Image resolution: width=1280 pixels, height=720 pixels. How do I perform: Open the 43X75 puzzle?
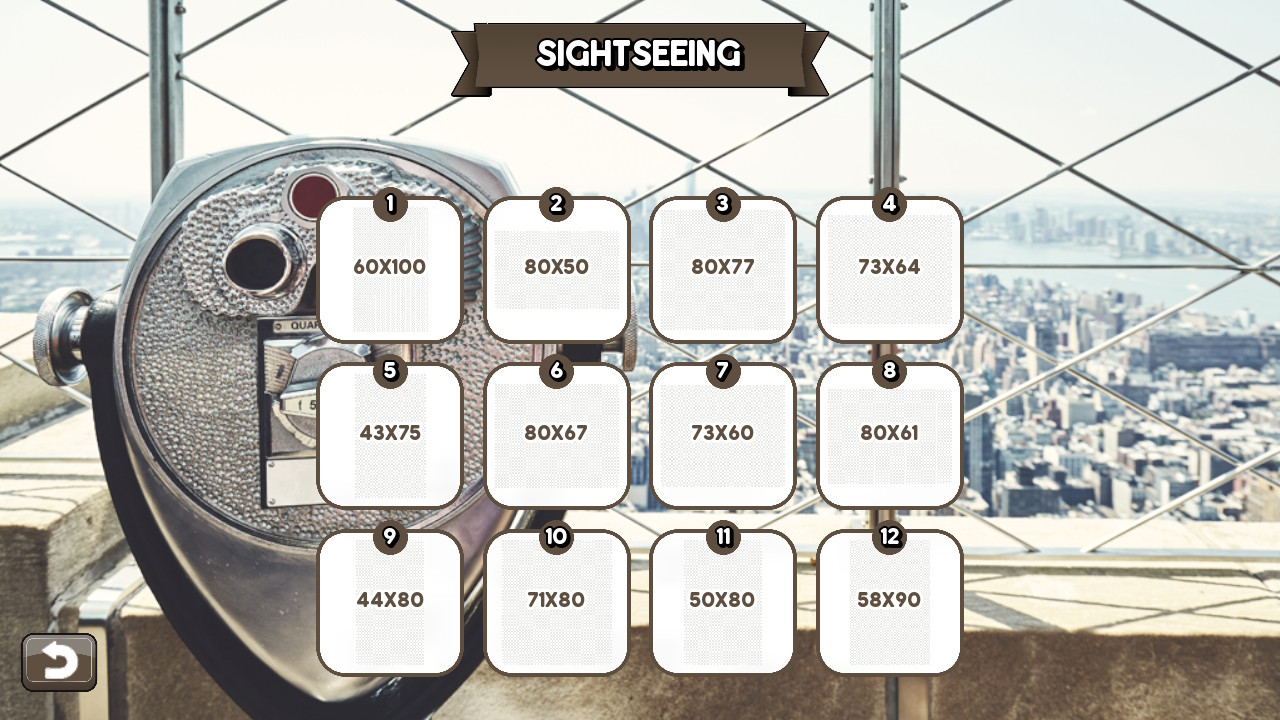pyautogui.click(x=389, y=435)
